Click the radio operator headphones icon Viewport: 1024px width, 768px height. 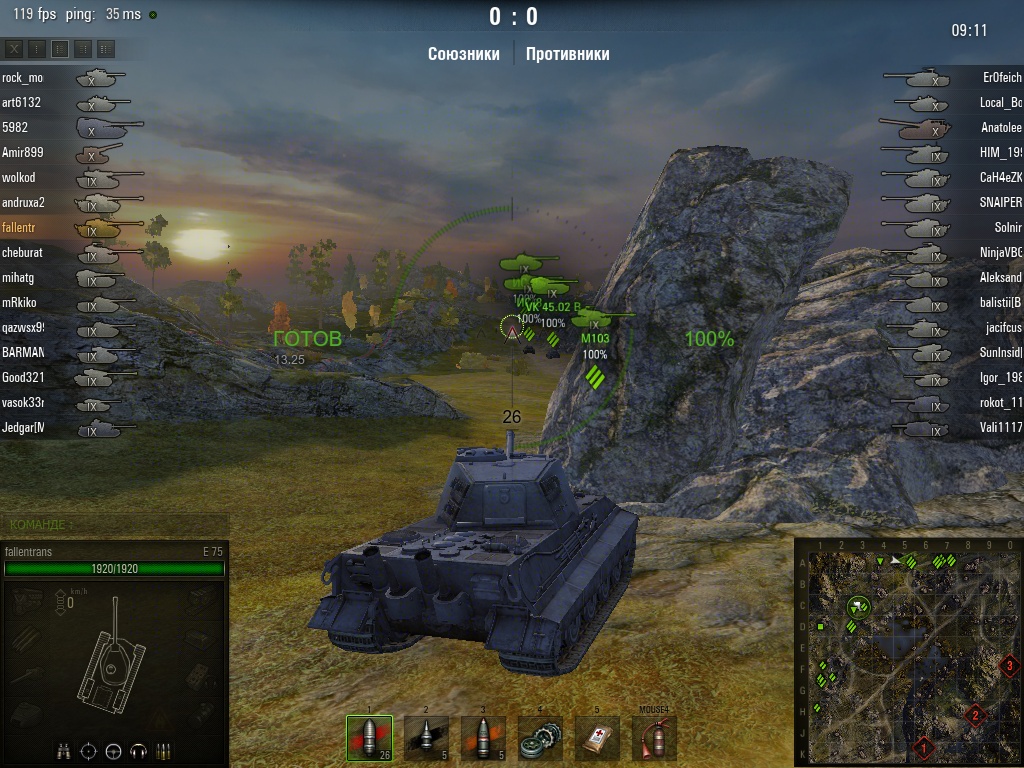pos(138,750)
